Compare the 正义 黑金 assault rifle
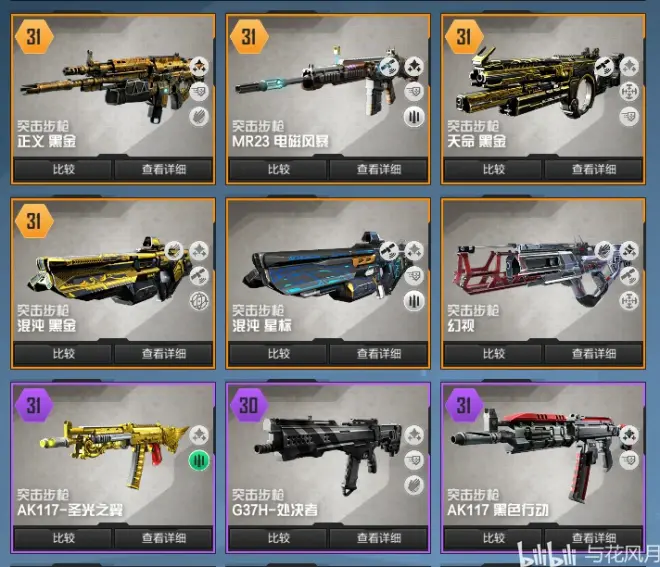 pyautogui.click(x=63, y=169)
